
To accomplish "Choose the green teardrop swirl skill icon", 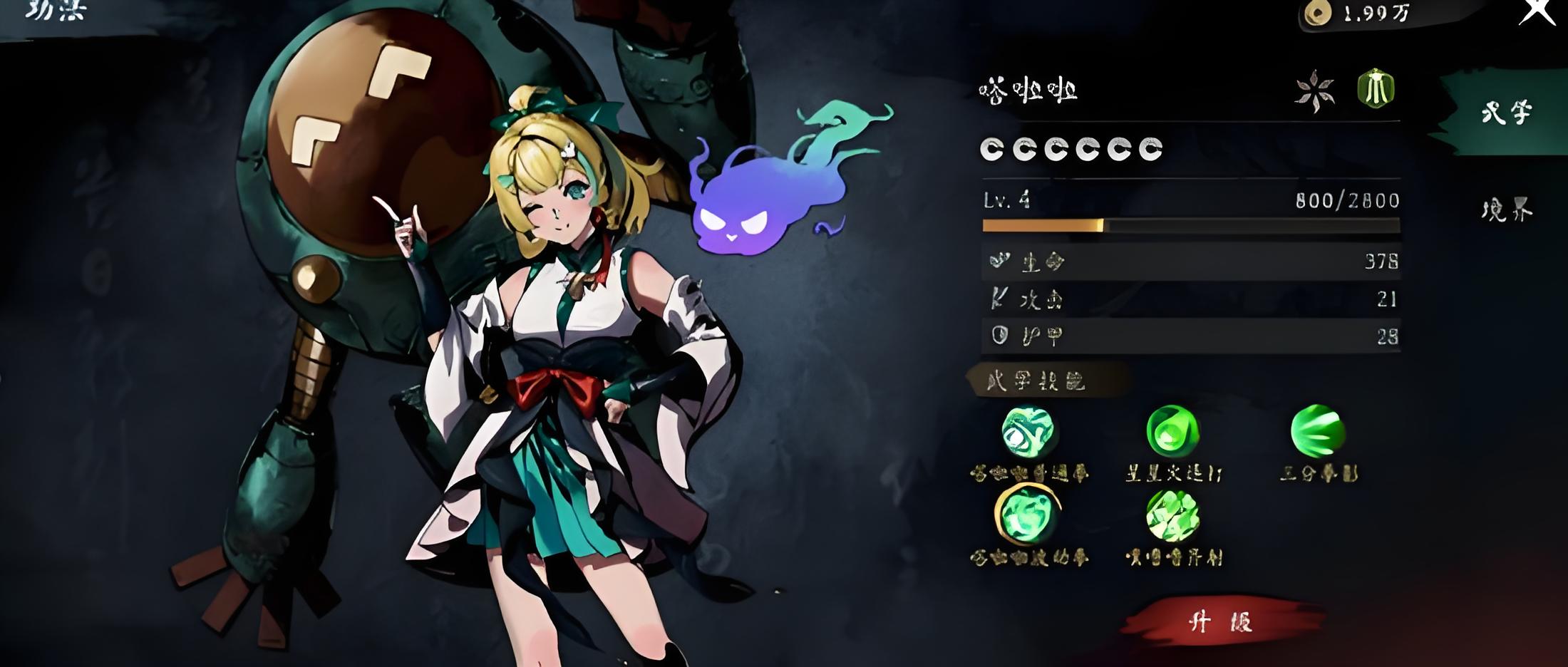I will 1172,431.
